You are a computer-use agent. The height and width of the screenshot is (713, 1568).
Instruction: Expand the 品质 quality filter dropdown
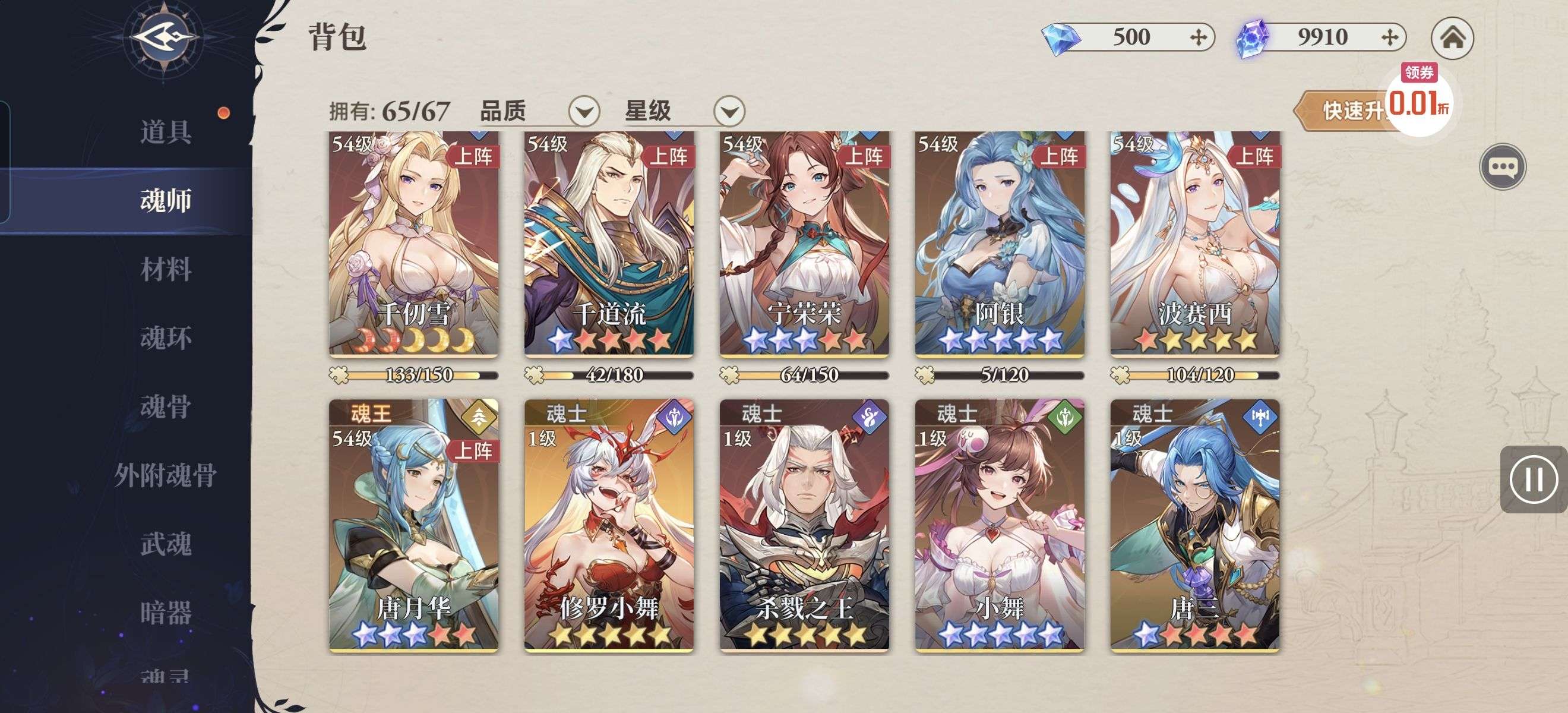[x=584, y=112]
